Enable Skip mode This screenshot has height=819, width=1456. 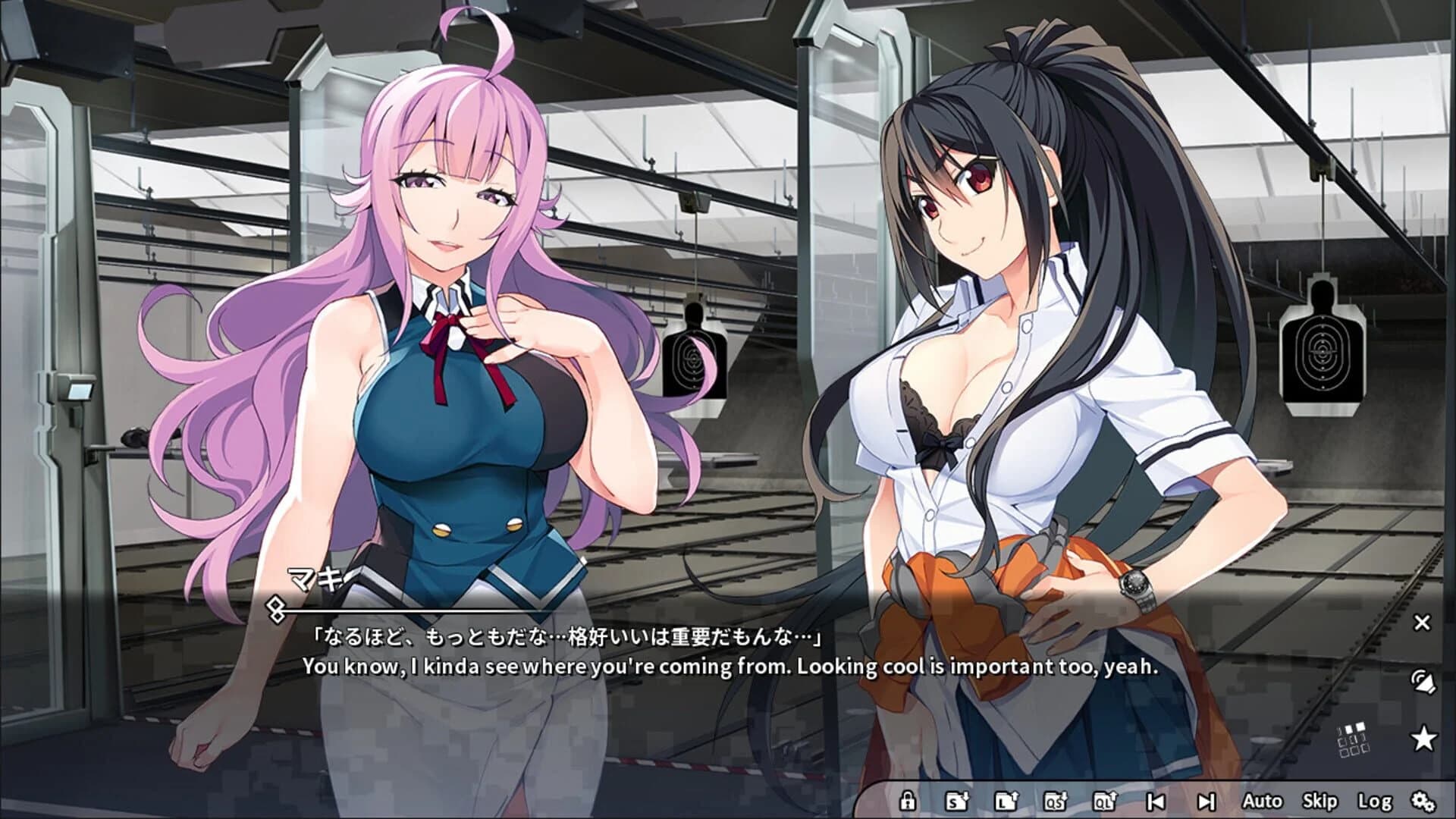pyautogui.click(x=1320, y=802)
